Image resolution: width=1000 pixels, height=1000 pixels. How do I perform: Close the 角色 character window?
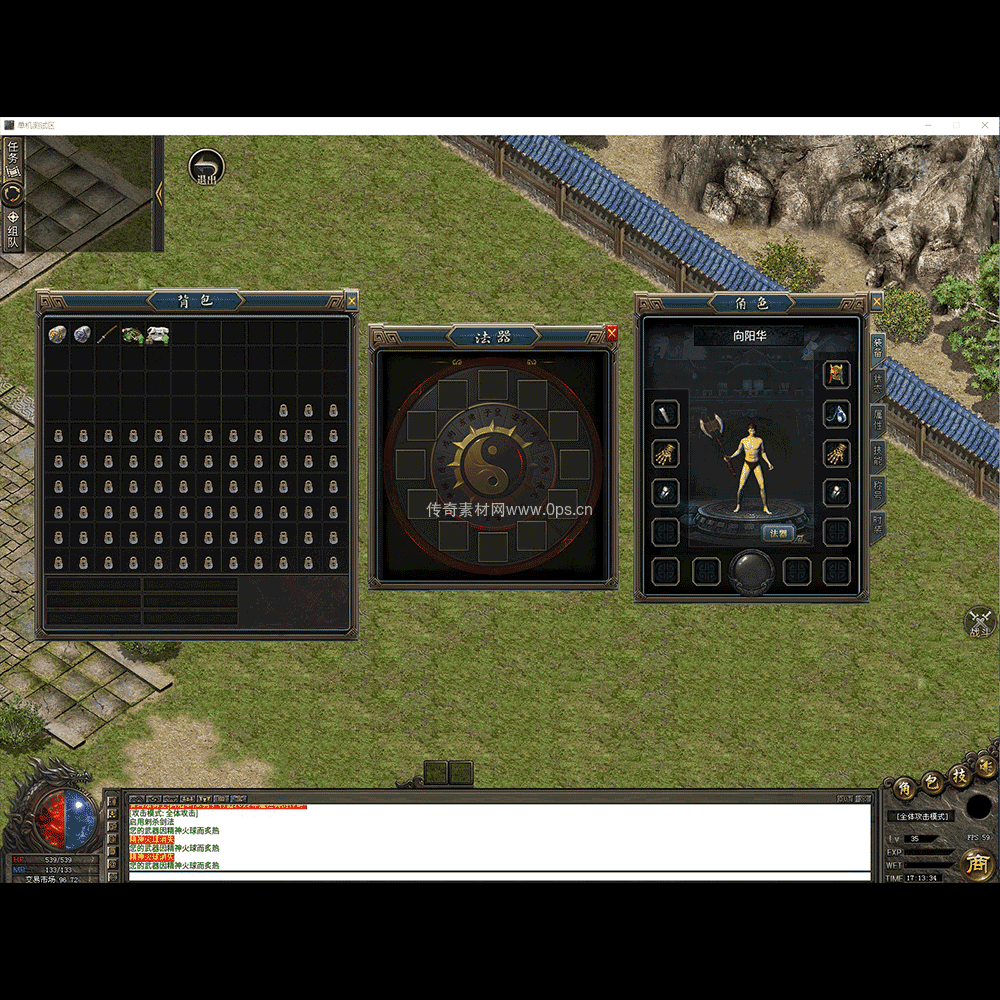(x=877, y=301)
